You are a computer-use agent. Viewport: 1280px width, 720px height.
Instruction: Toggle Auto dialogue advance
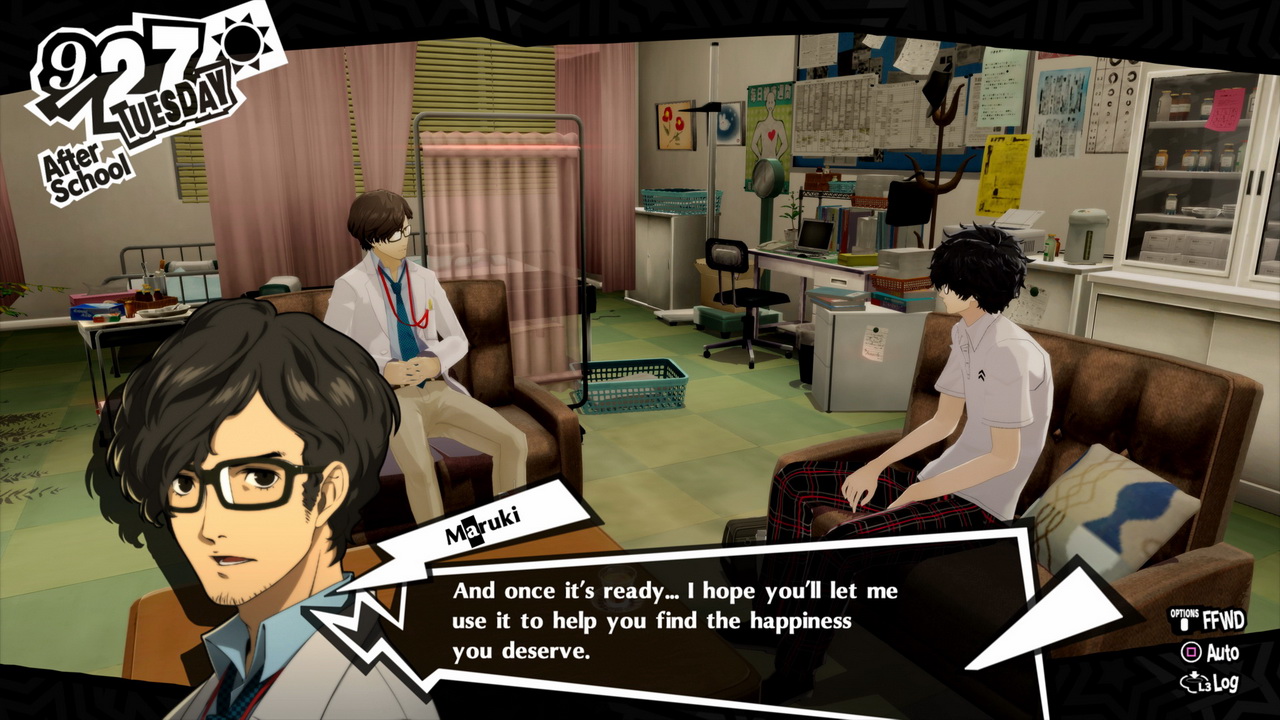point(1211,653)
